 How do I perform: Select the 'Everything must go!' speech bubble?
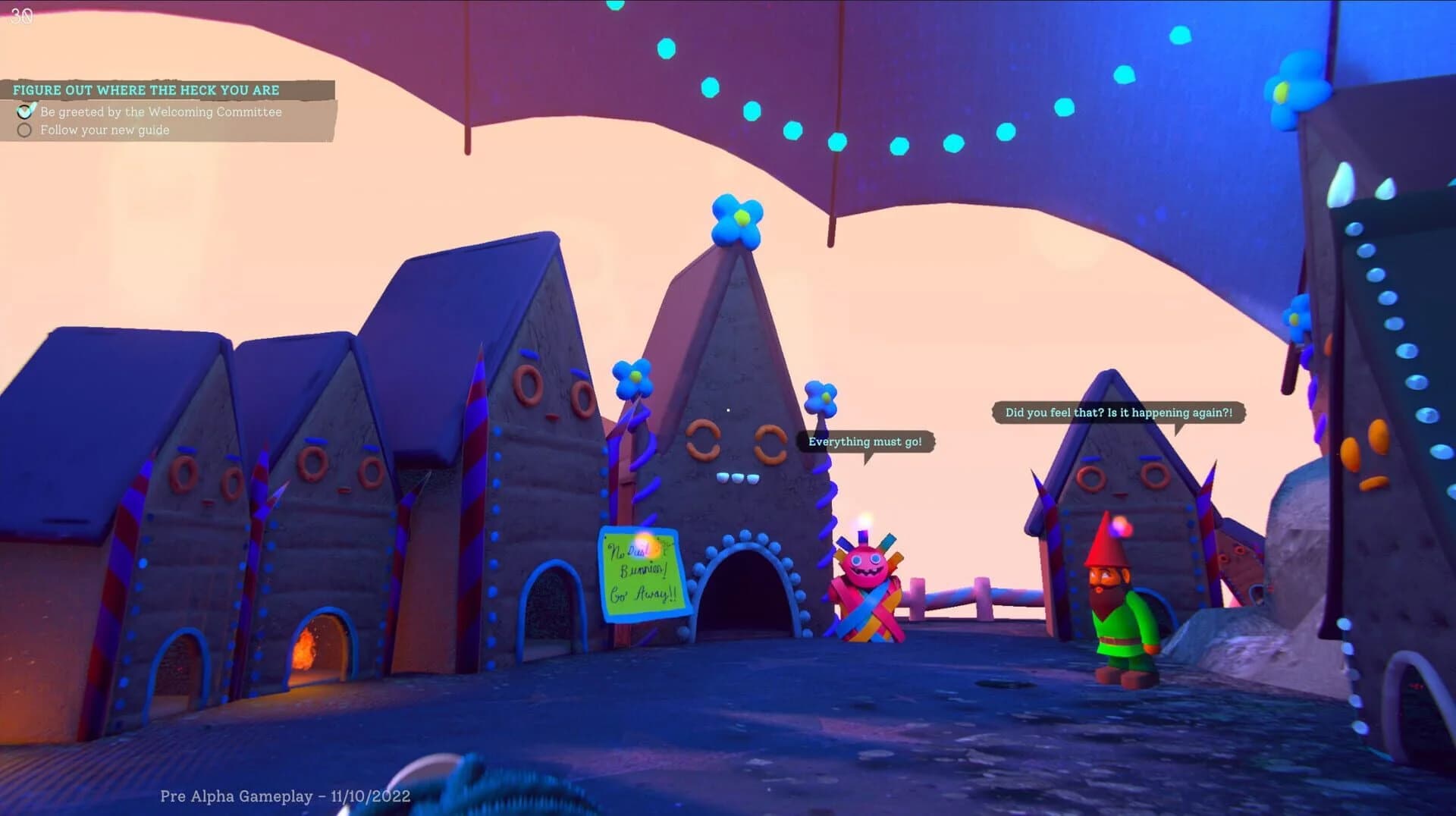pyautogui.click(x=864, y=441)
